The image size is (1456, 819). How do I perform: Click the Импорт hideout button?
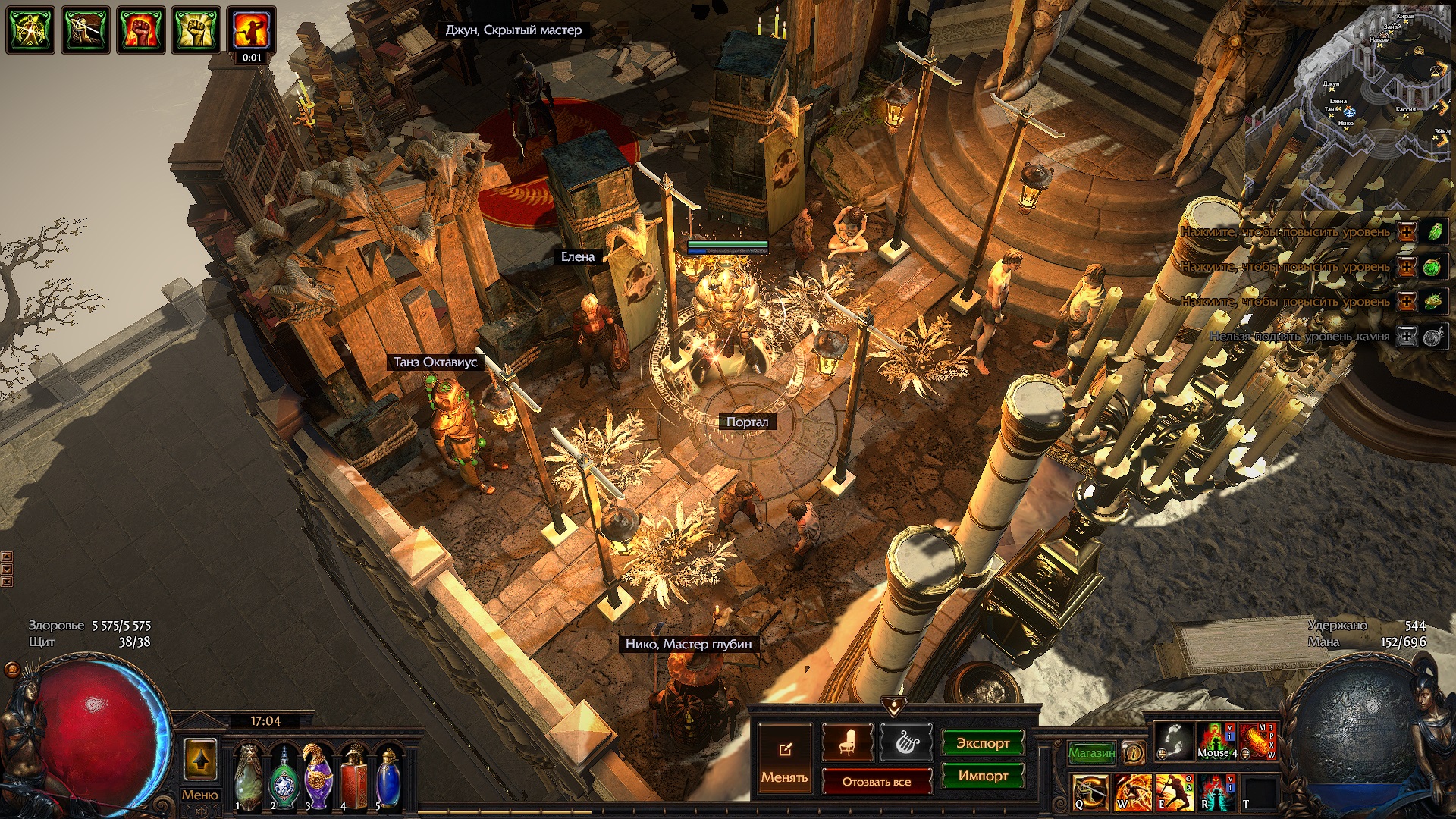point(982,776)
